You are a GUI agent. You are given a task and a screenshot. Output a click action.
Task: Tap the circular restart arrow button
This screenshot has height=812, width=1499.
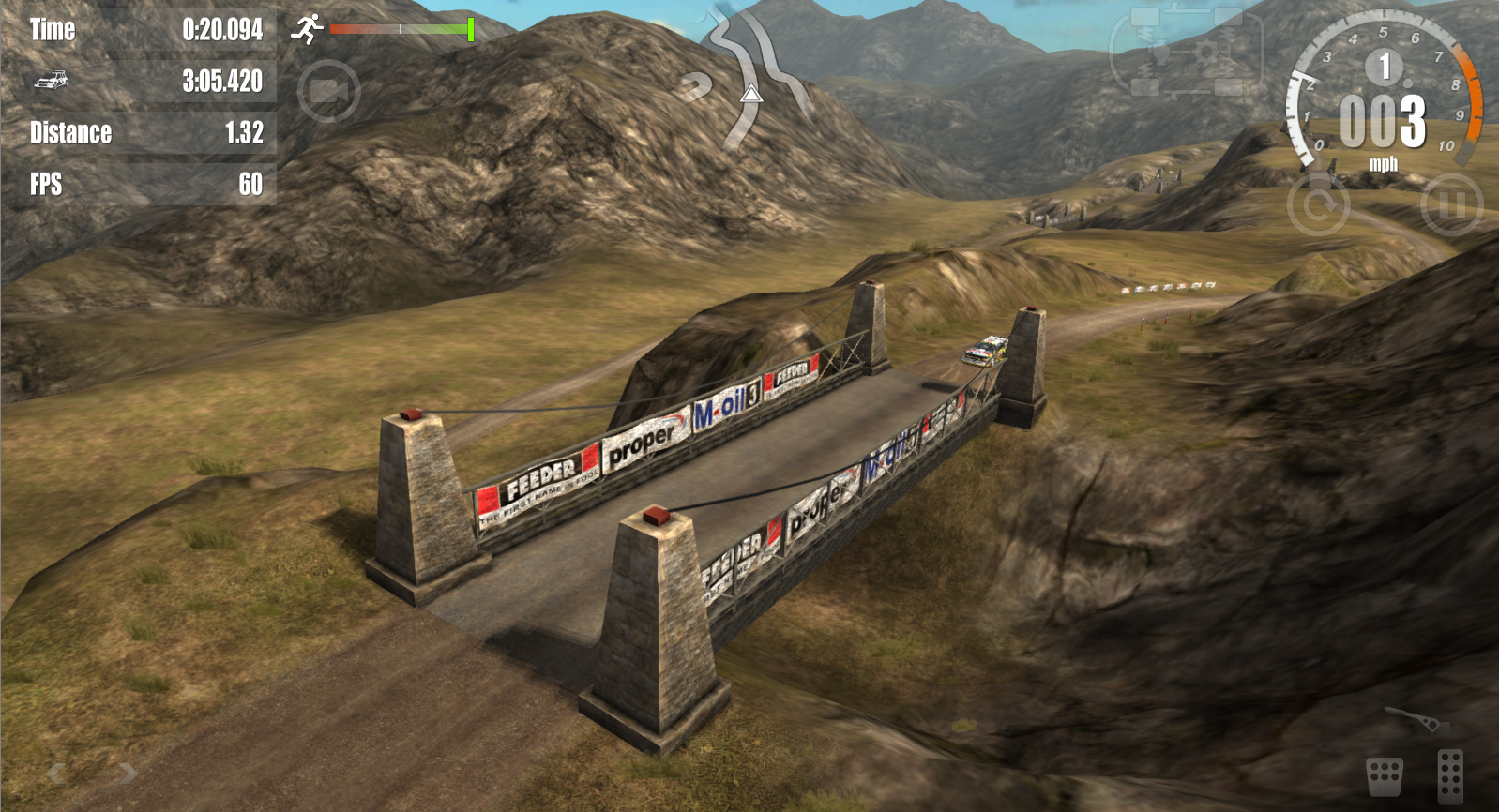[x=1318, y=204]
